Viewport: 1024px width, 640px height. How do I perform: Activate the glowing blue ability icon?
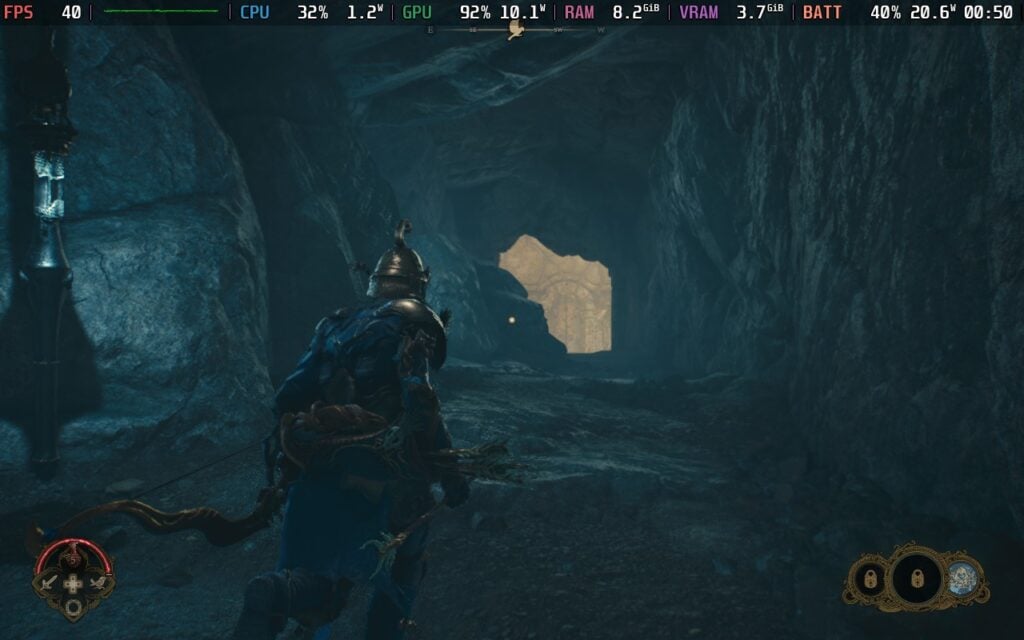[962, 578]
